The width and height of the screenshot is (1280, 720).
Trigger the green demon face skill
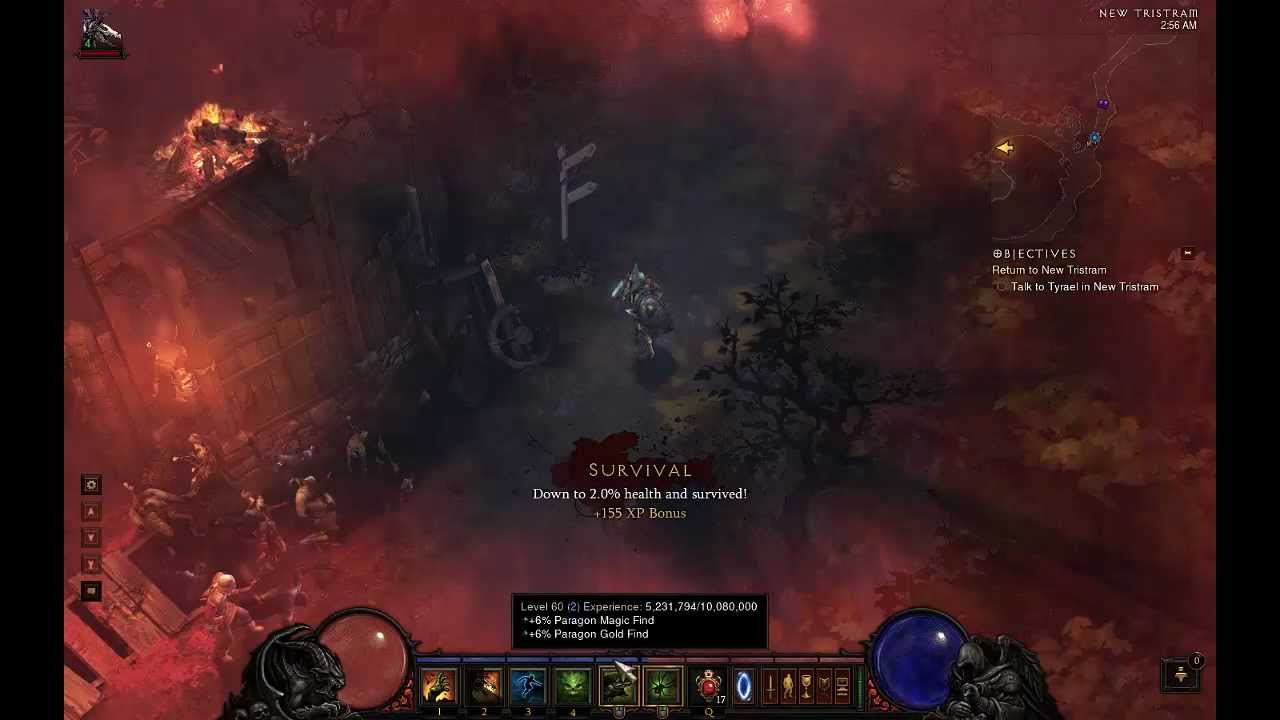(572, 687)
